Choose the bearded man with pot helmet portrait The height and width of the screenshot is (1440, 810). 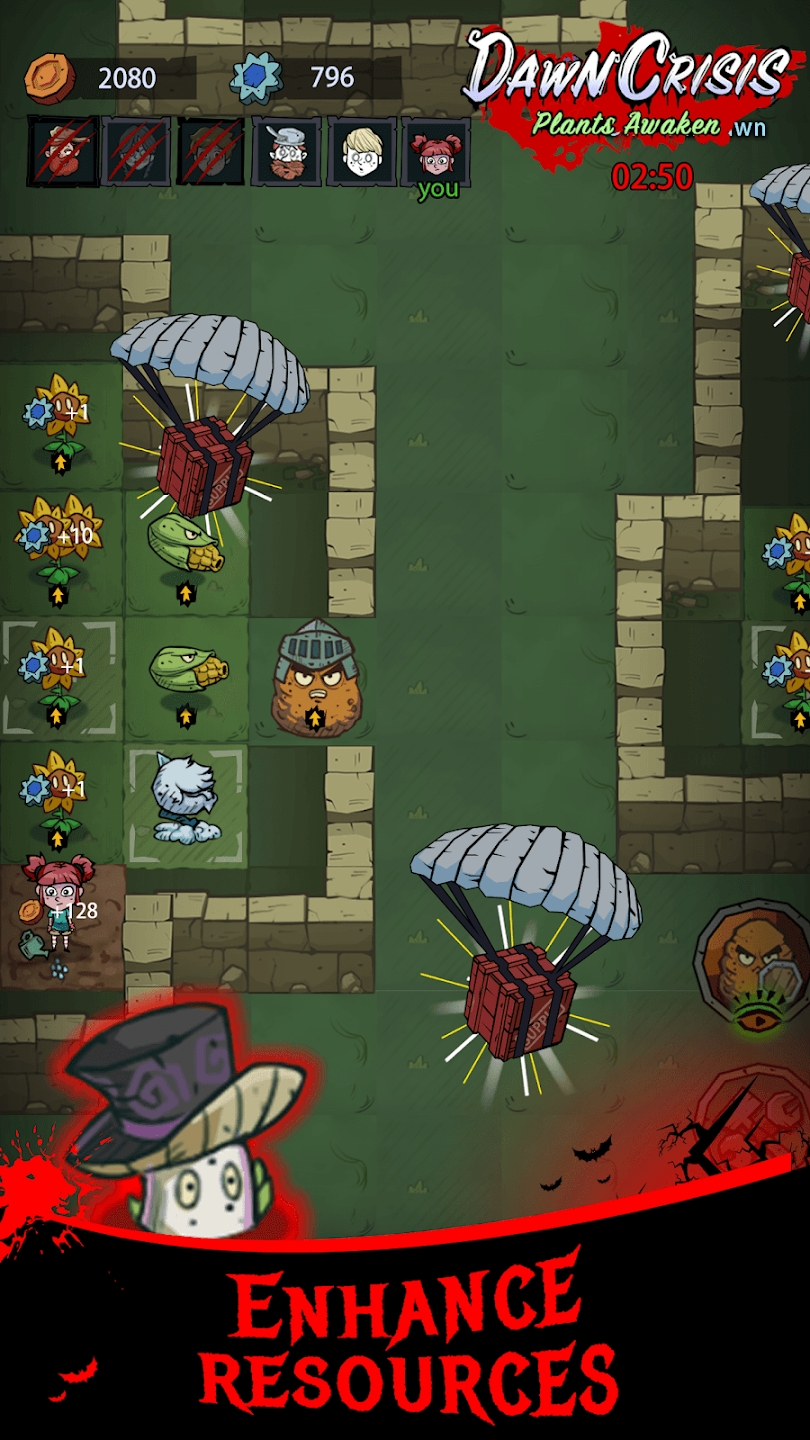(286, 151)
